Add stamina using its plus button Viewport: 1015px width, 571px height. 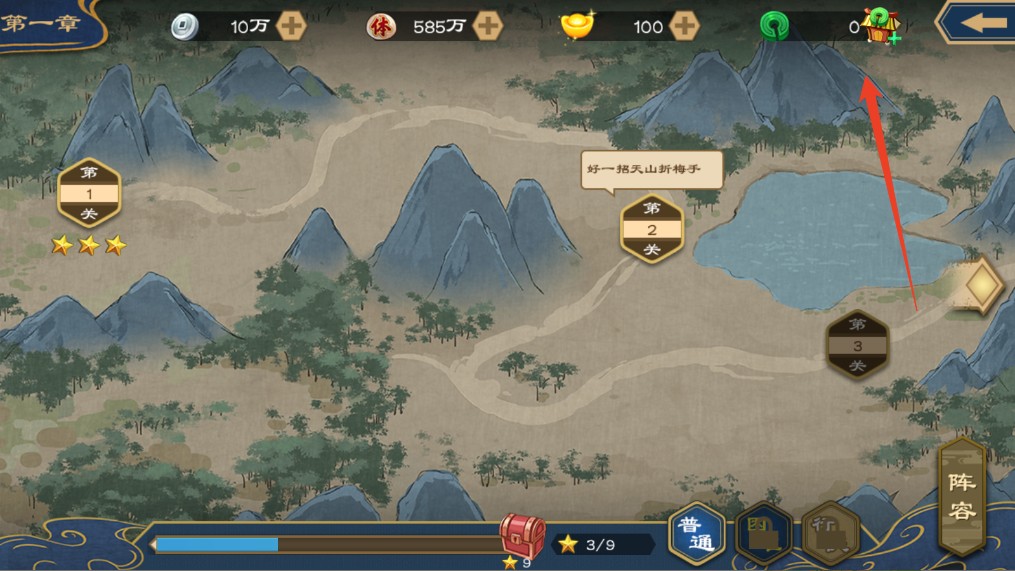(x=487, y=26)
